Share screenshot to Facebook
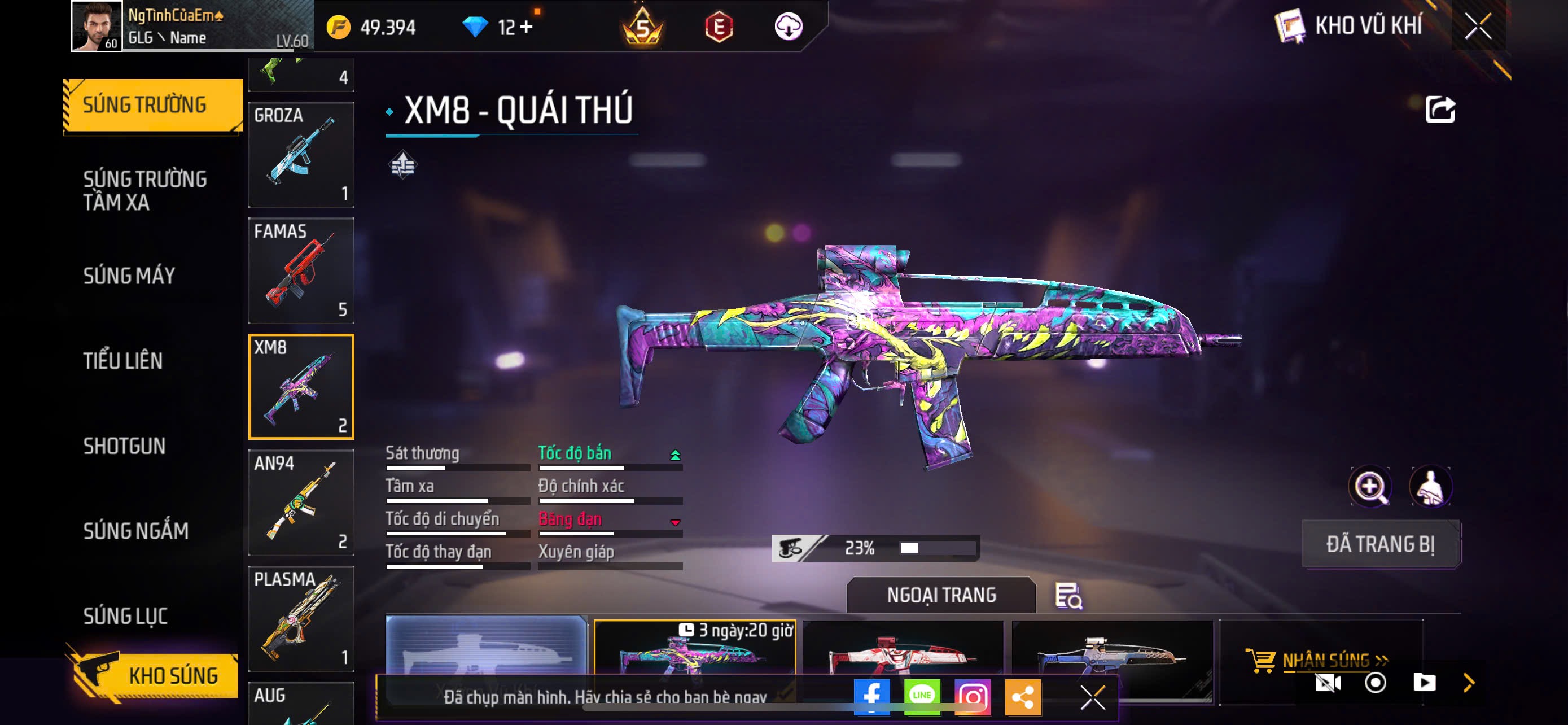This screenshot has width=1568, height=725. pyautogui.click(x=871, y=696)
